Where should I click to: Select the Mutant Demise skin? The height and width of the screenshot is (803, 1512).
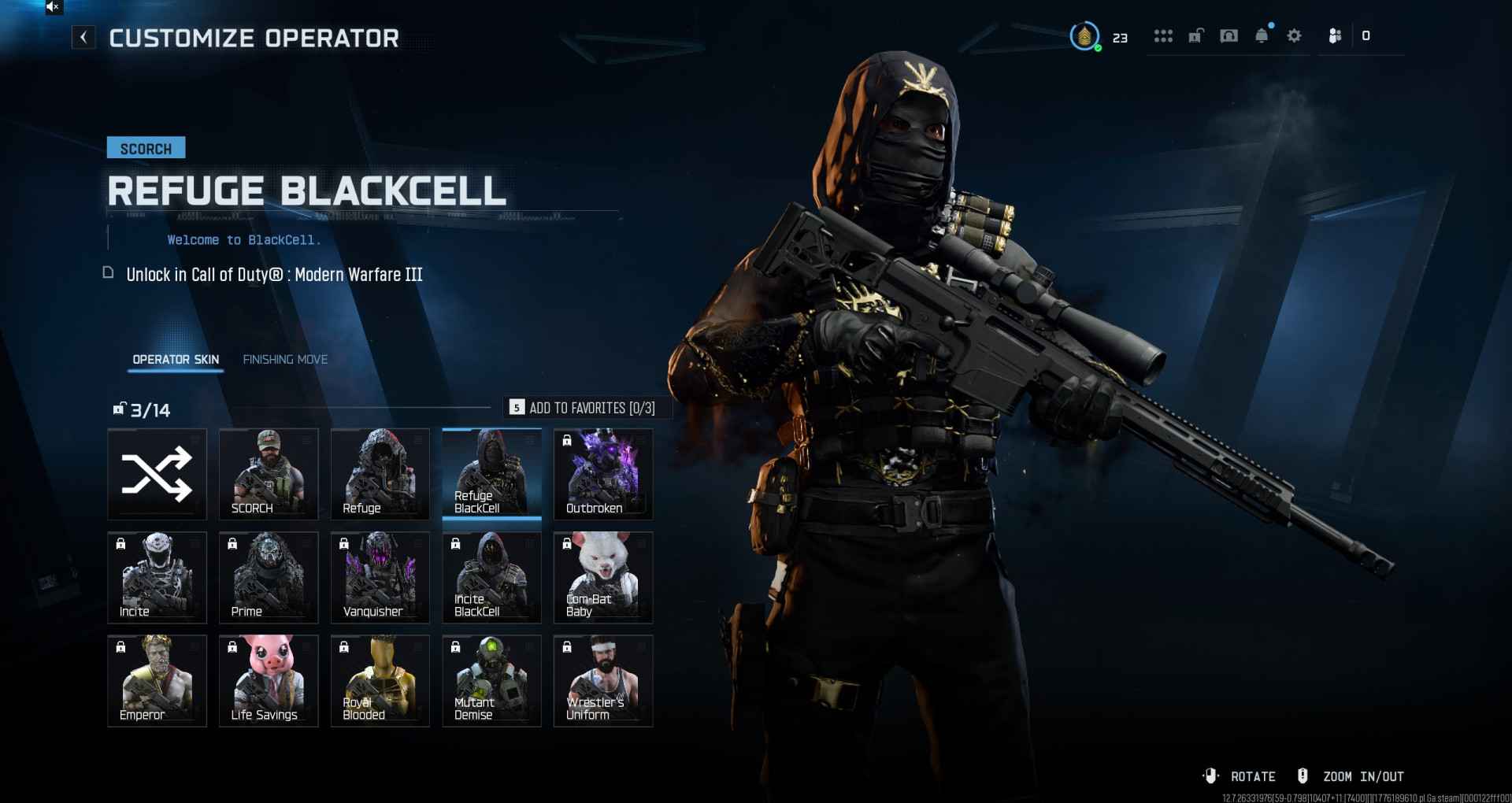tap(491, 680)
